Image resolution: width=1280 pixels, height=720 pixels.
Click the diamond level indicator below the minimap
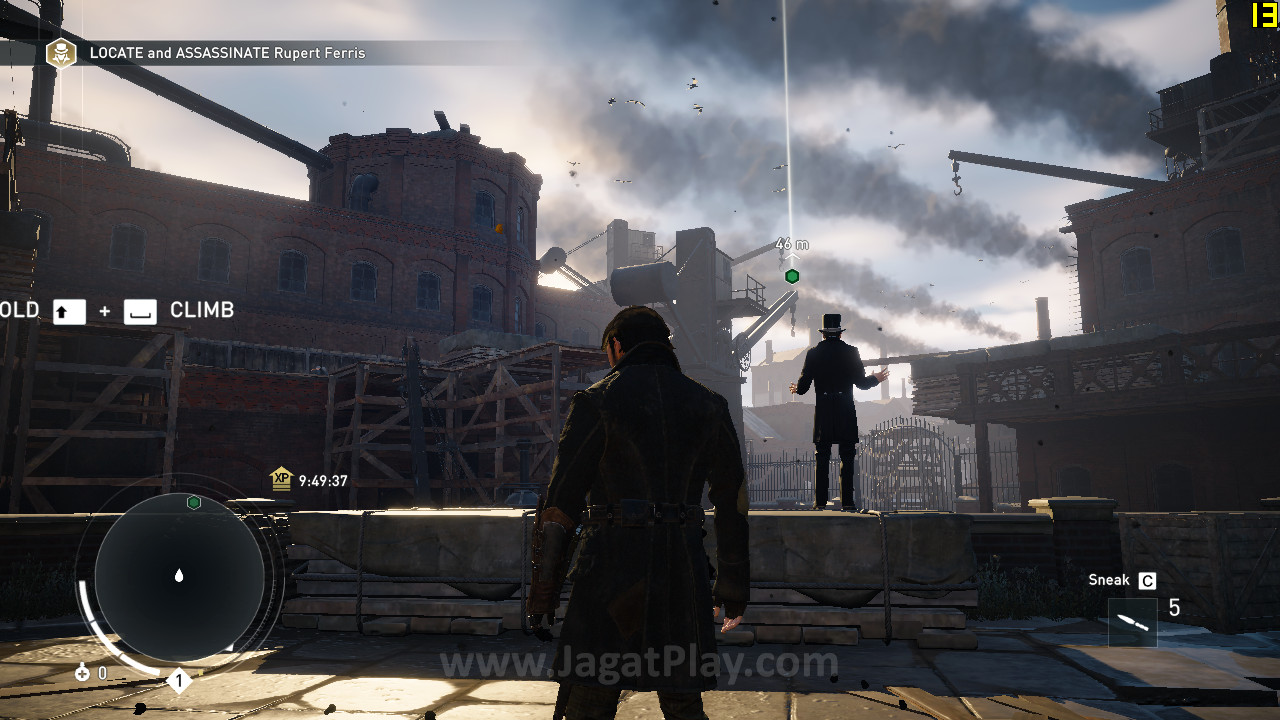click(x=179, y=682)
